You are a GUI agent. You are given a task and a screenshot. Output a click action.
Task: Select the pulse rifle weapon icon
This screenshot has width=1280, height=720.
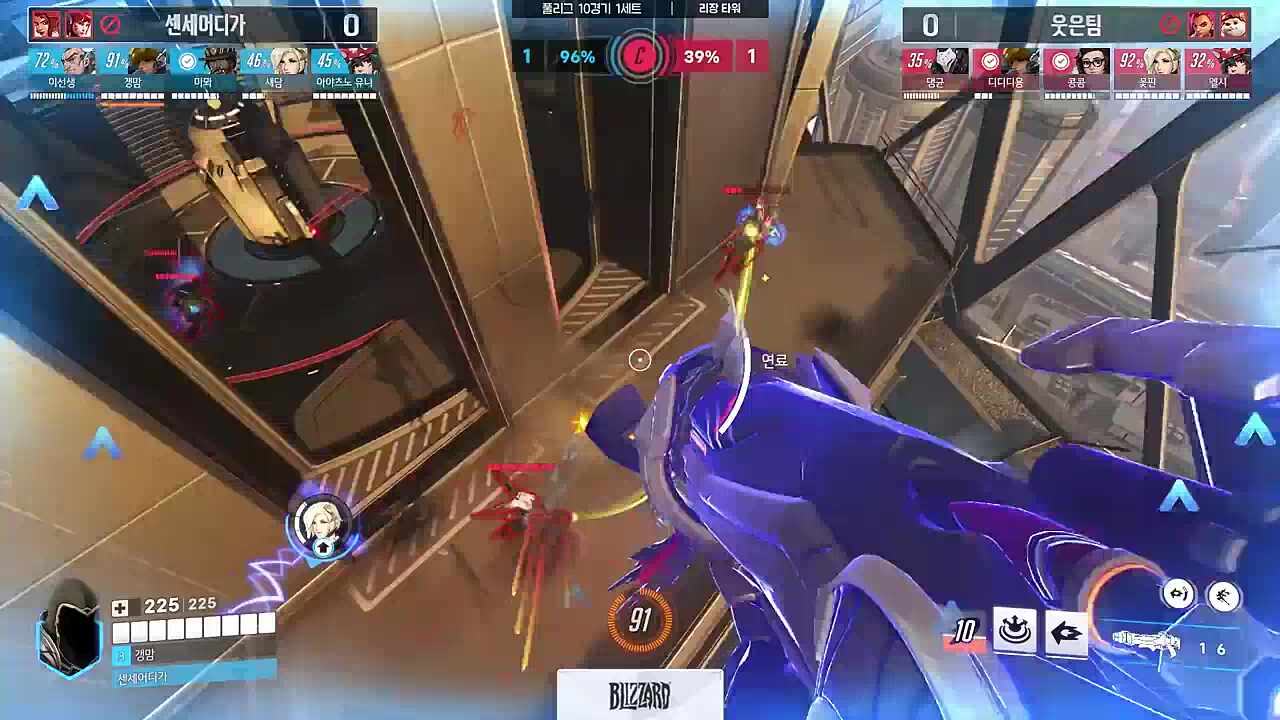pos(1146,643)
